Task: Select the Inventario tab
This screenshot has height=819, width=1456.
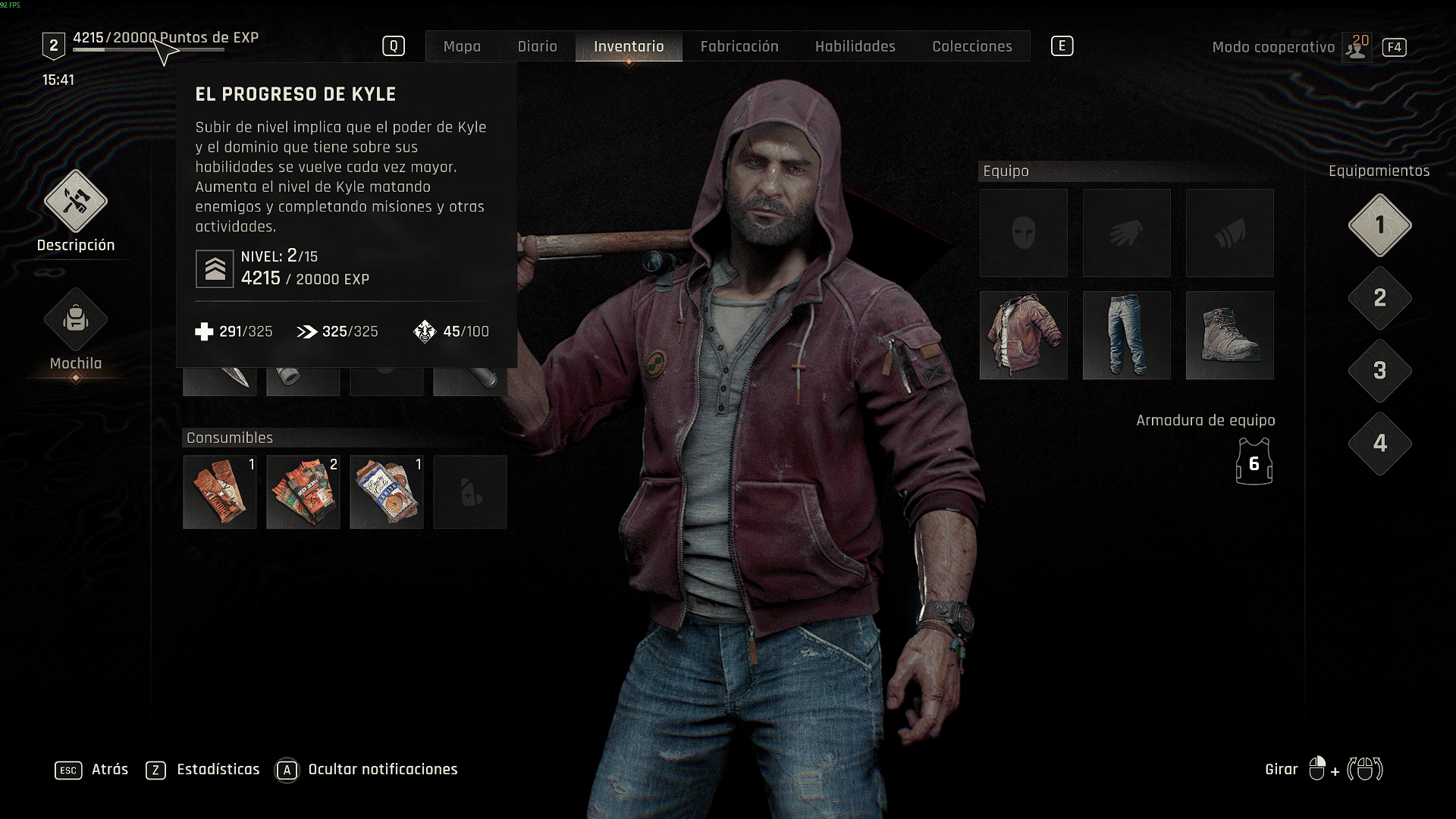Action: coord(629,46)
